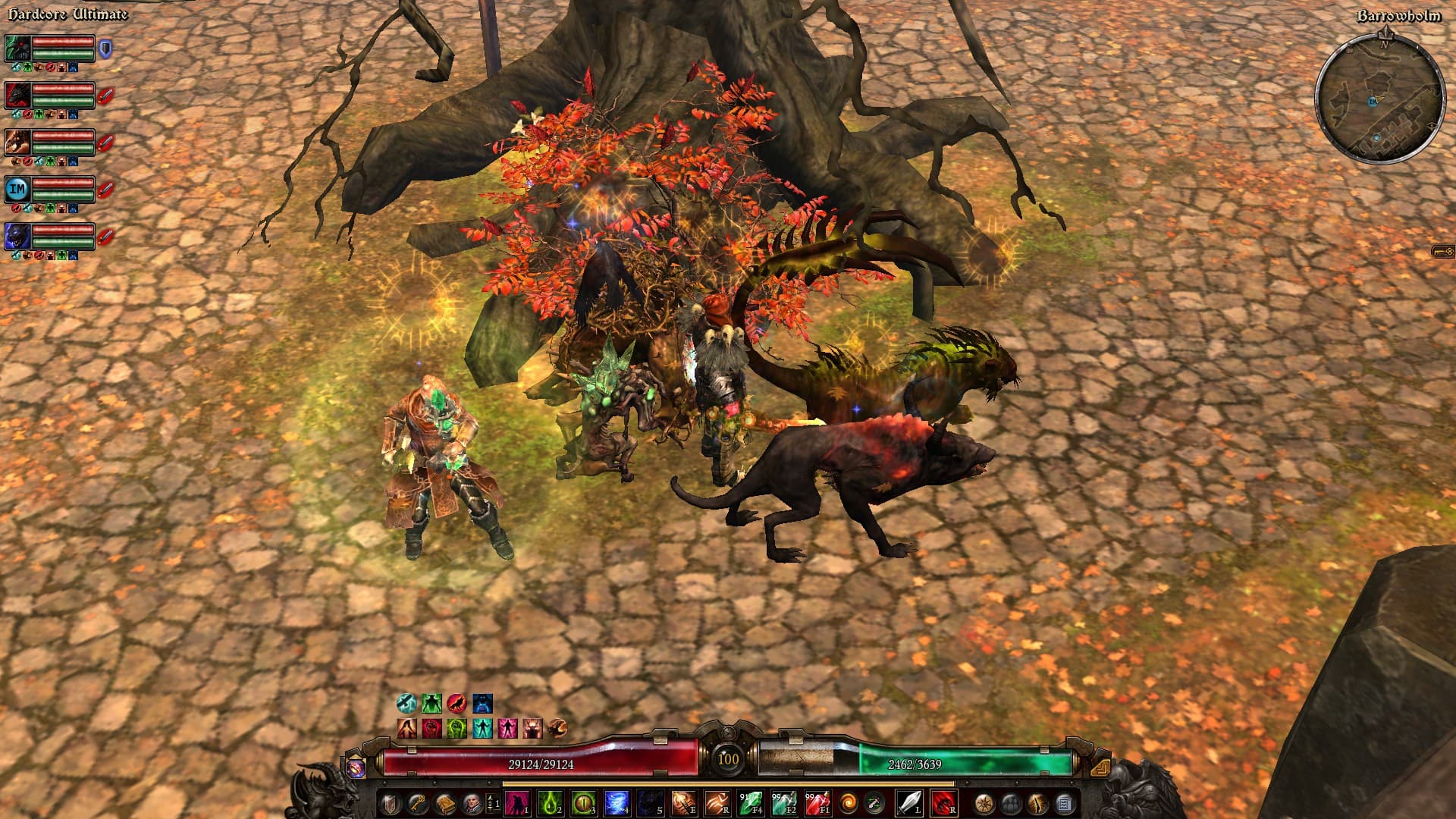The width and height of the screenshot is (1456, 819).
Task: Open the compass world map button
Action: [x=984, y=802]
